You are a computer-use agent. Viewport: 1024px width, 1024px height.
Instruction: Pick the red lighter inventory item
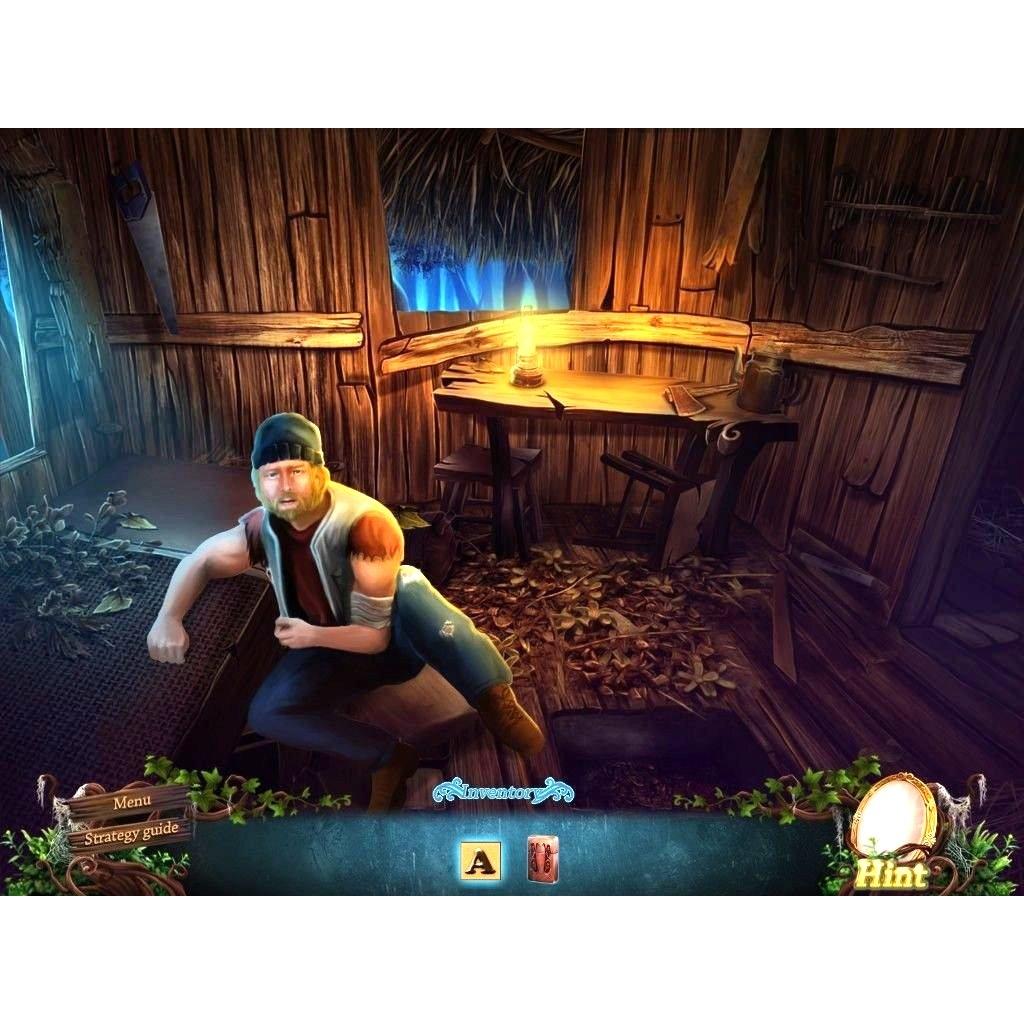tap(543, 859)
